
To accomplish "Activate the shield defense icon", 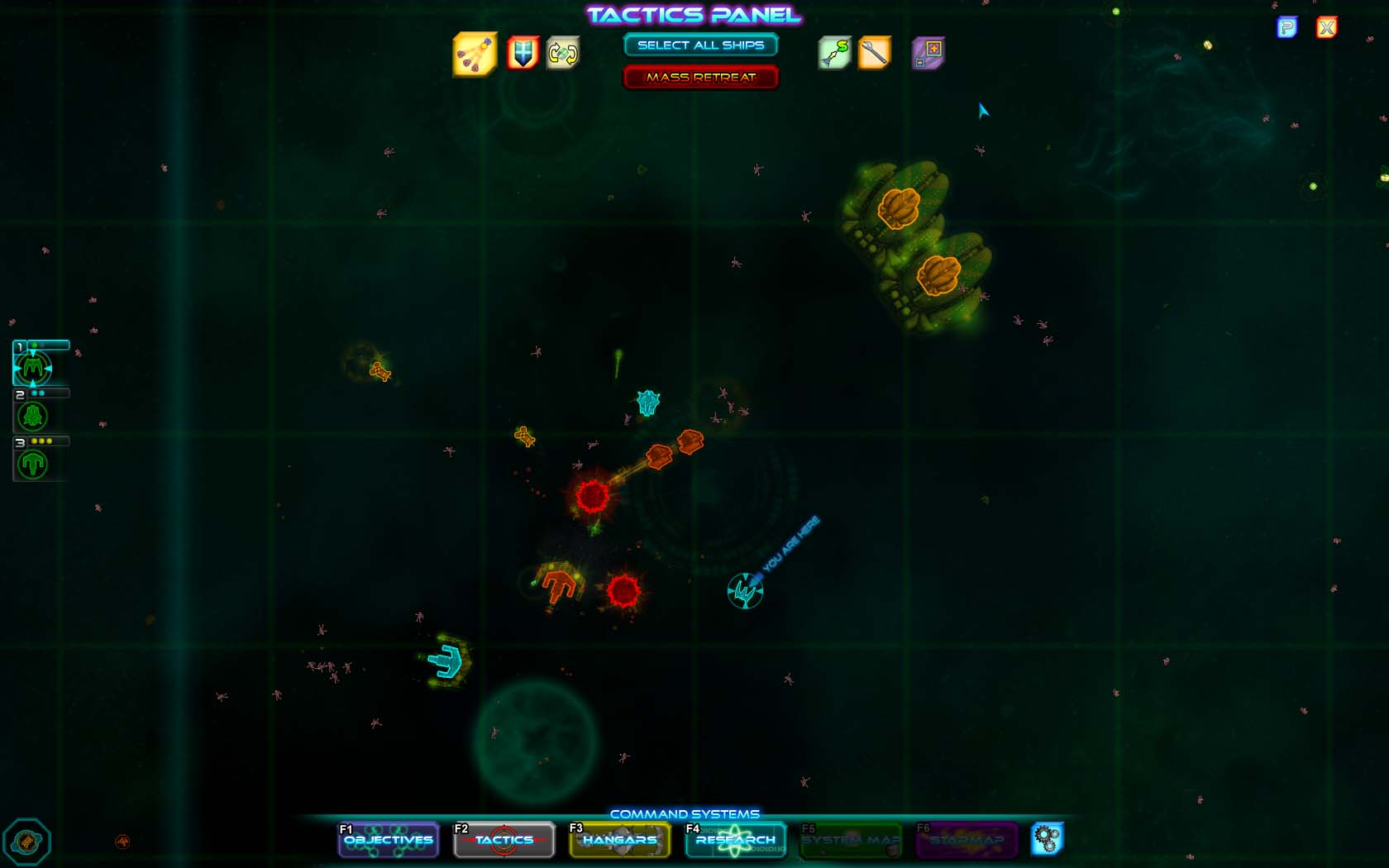I will tap(520, 51).
